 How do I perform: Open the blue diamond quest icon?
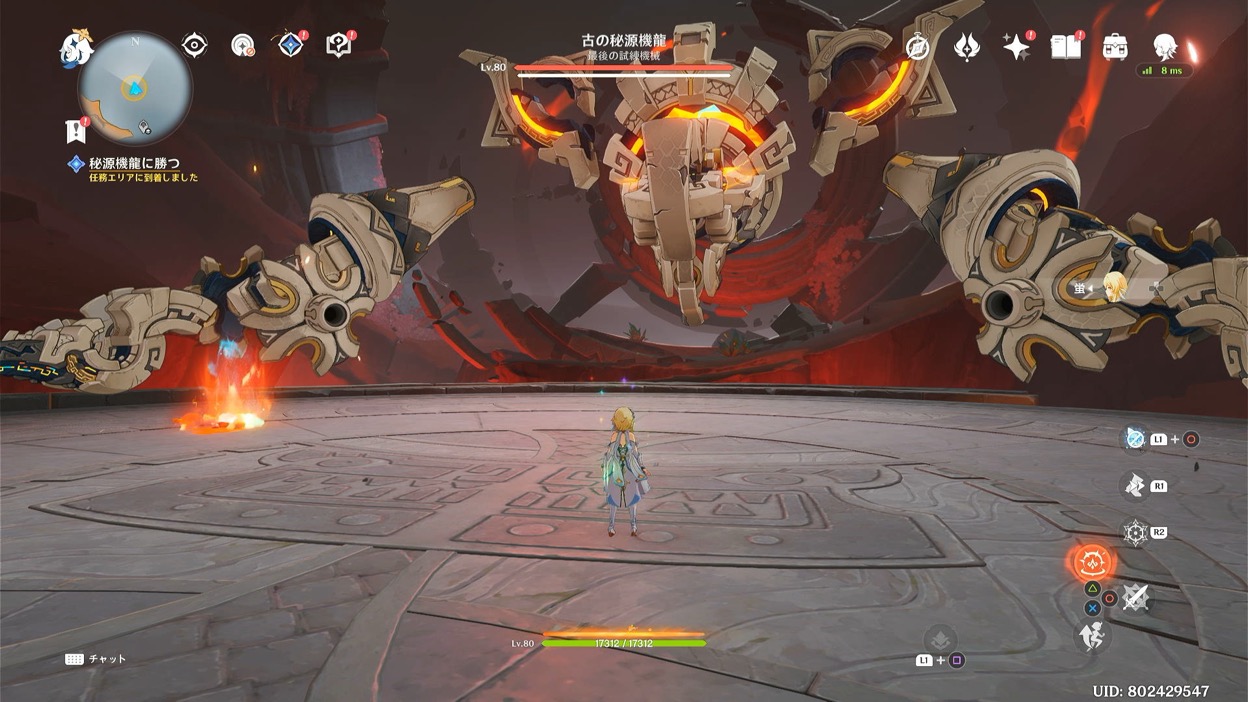pos(290,45)
